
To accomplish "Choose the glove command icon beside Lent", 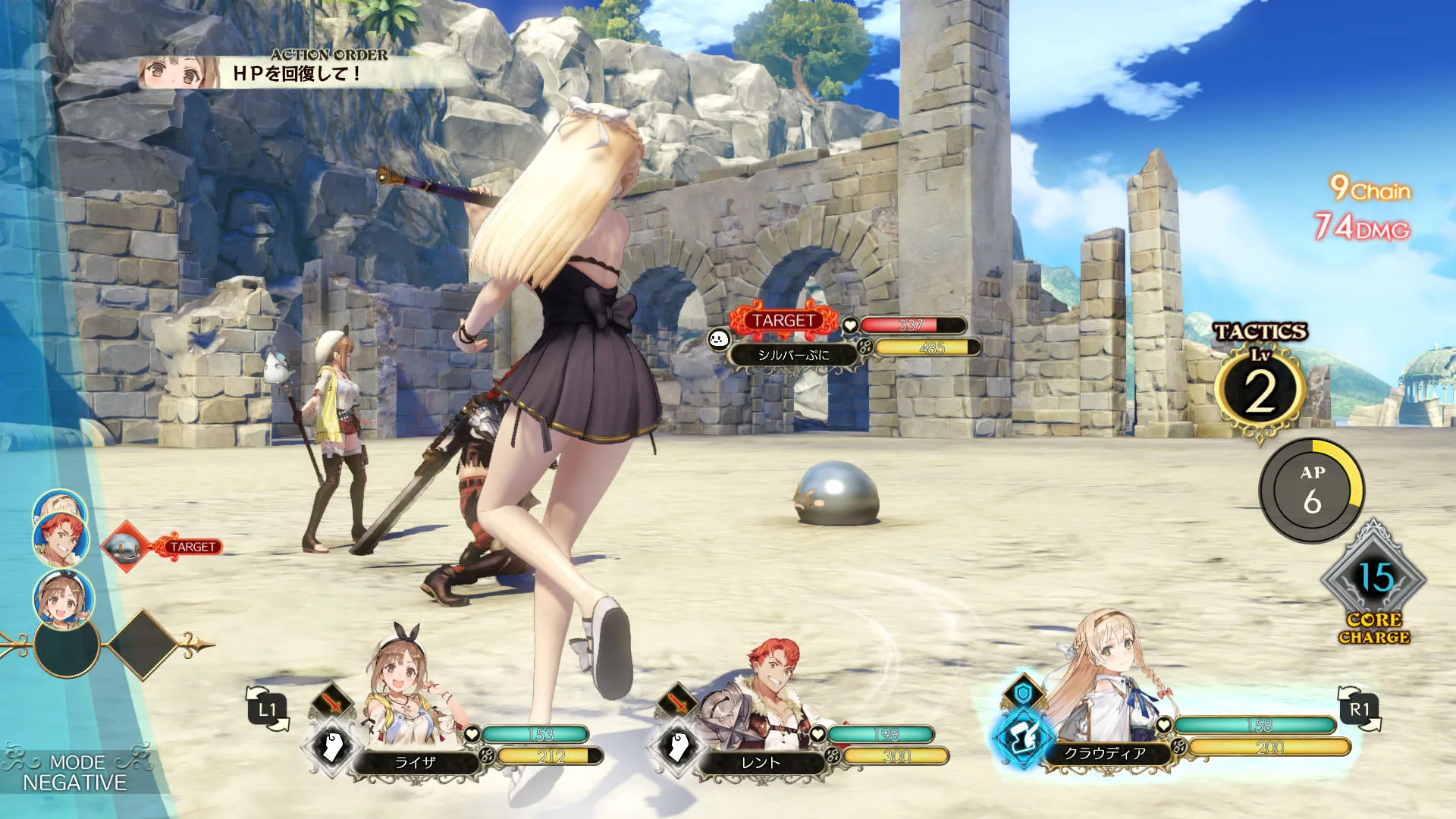I will click(677, 746).
